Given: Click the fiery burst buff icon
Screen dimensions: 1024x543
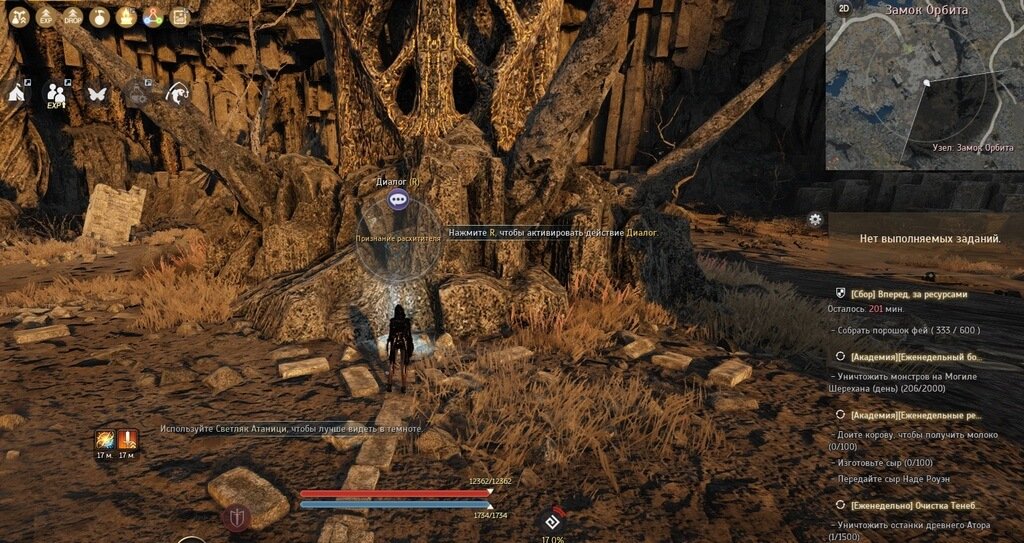Looking at the screenshot, I should [104, 439].
